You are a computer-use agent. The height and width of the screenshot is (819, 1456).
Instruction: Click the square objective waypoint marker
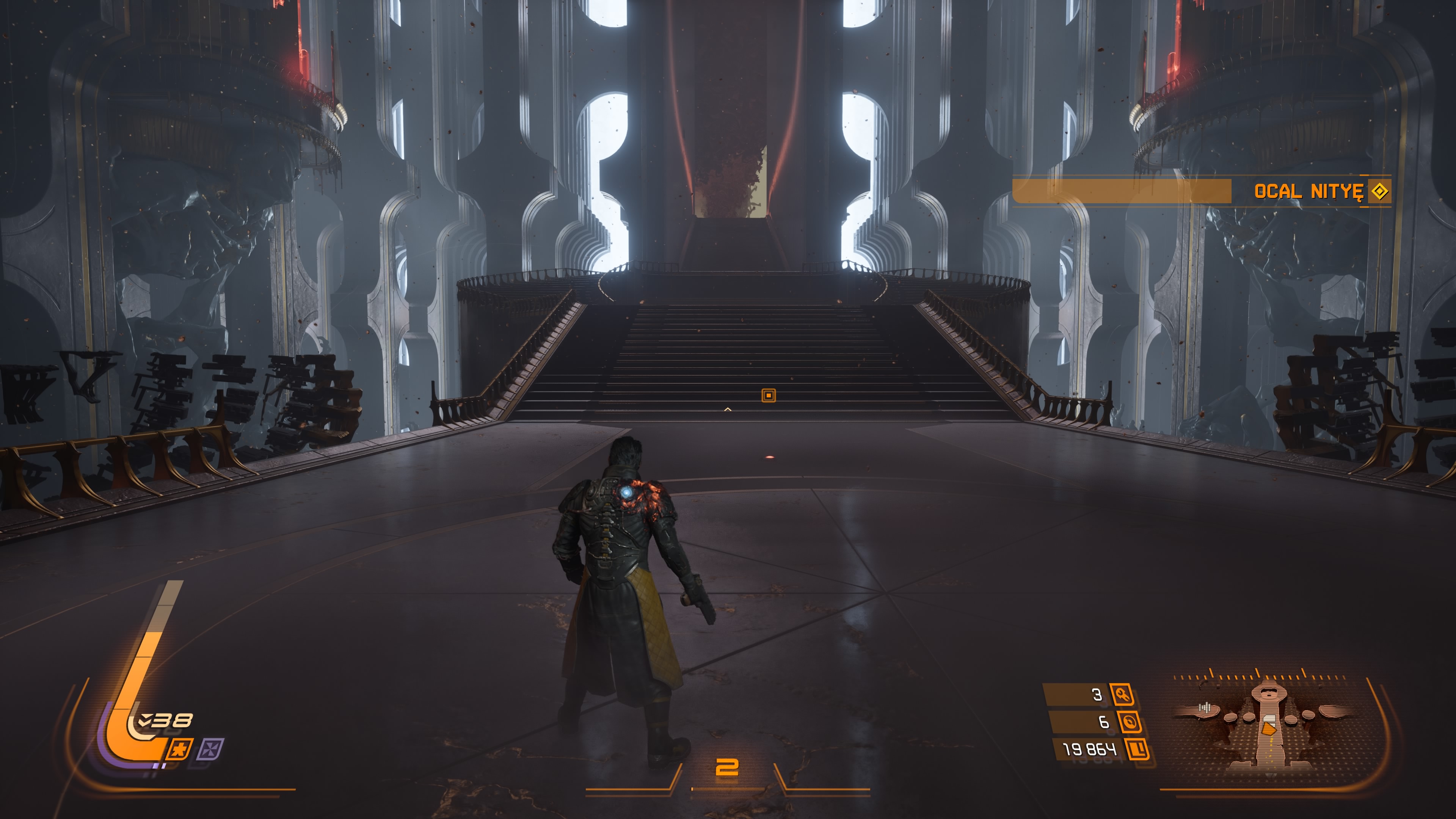click(x=769, y=395)
